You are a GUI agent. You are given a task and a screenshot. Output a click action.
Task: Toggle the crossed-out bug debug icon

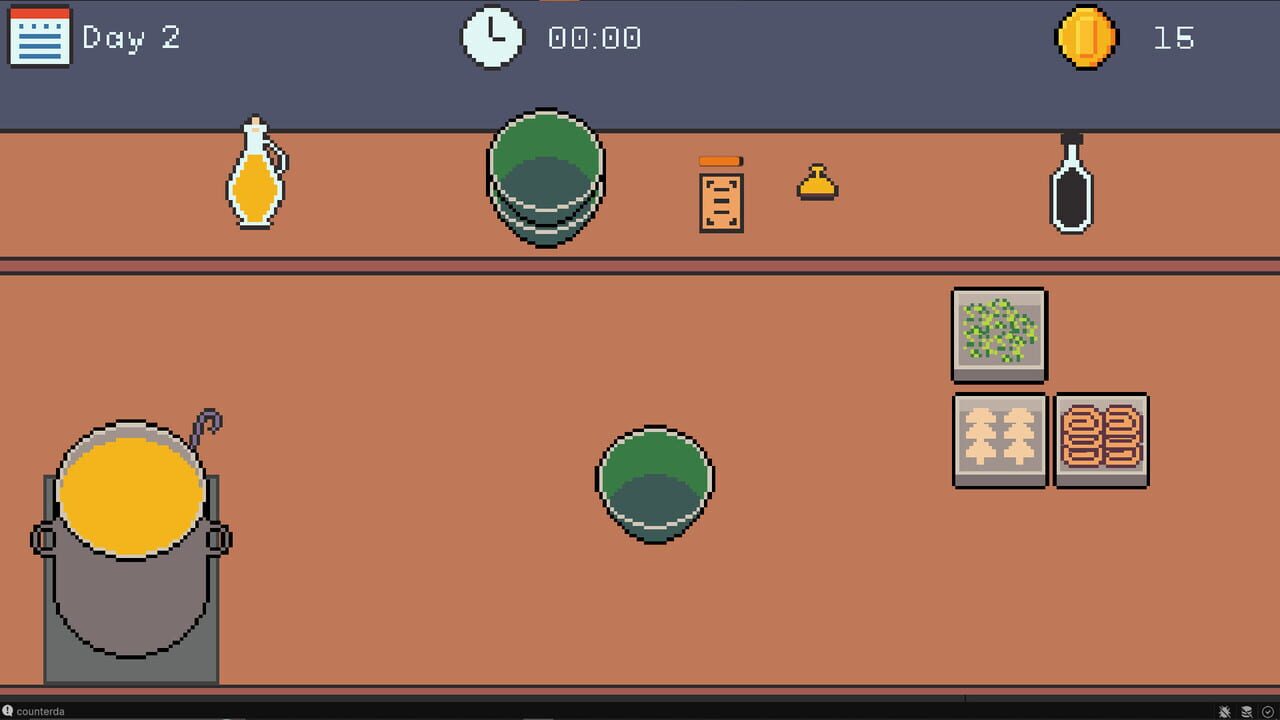[1222, 711]
